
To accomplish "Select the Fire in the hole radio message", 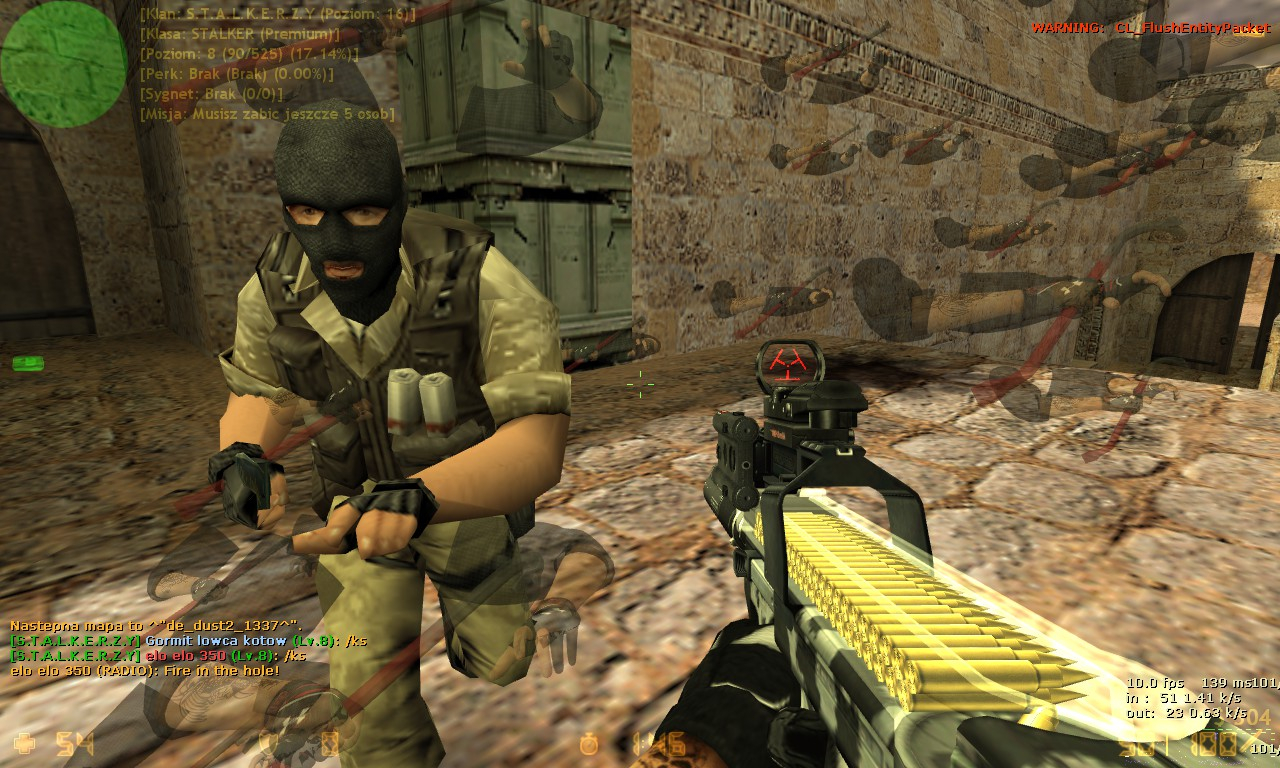I will coord(145,670).
